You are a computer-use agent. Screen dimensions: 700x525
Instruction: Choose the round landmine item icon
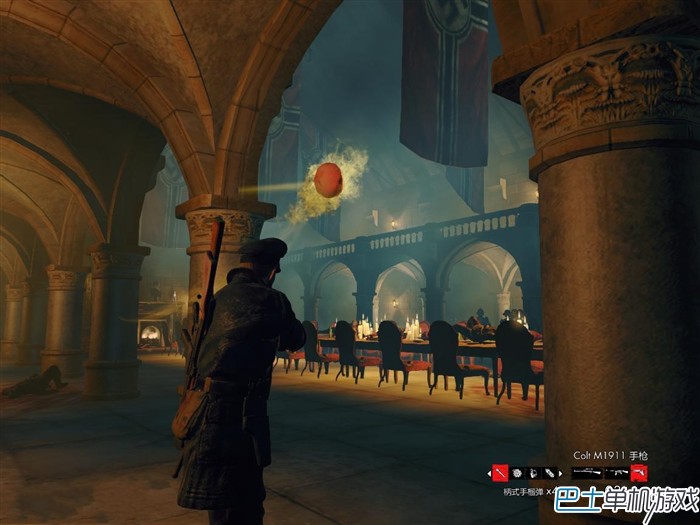(518, 472)
